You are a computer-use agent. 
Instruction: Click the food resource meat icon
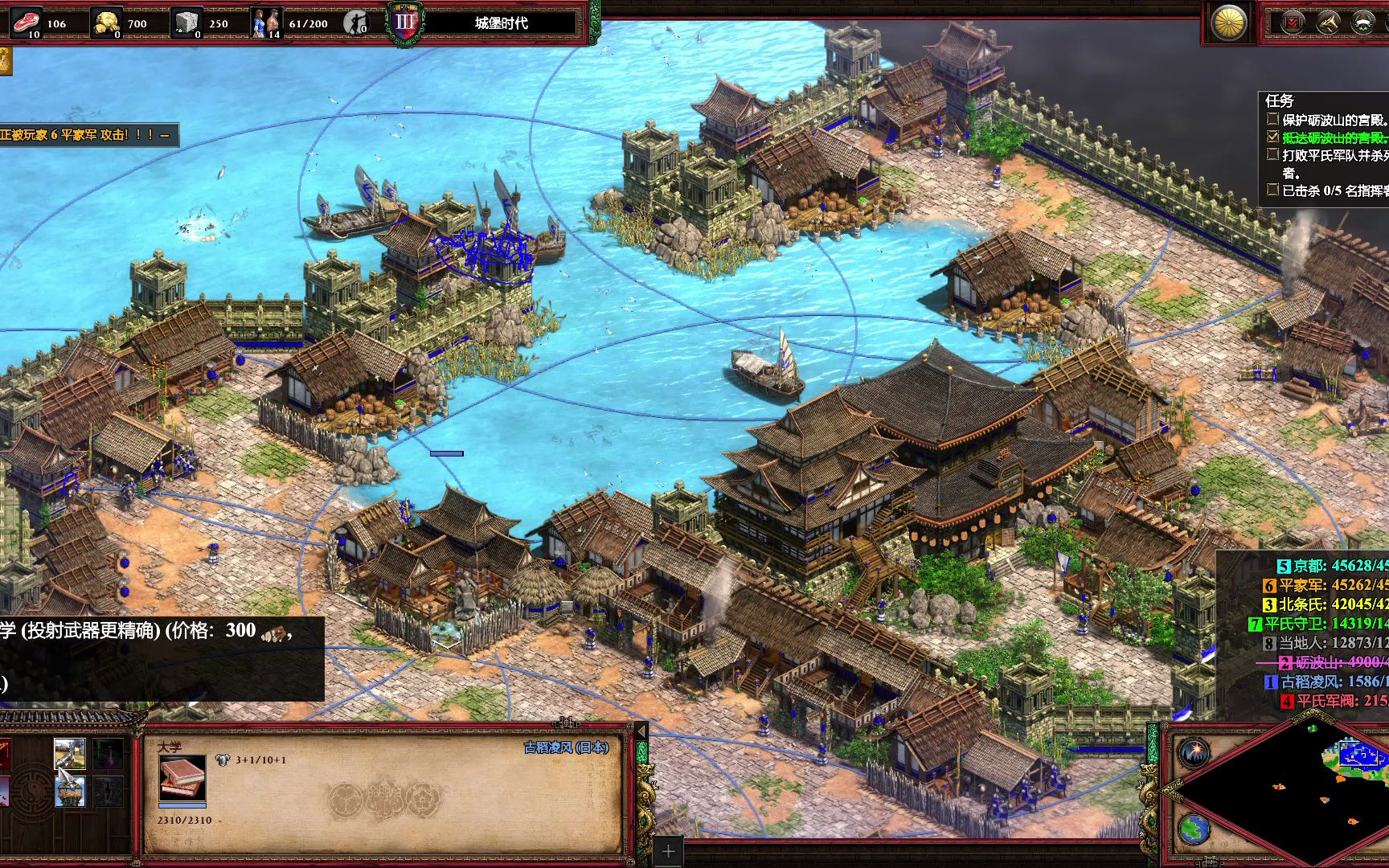click(27, 23)
